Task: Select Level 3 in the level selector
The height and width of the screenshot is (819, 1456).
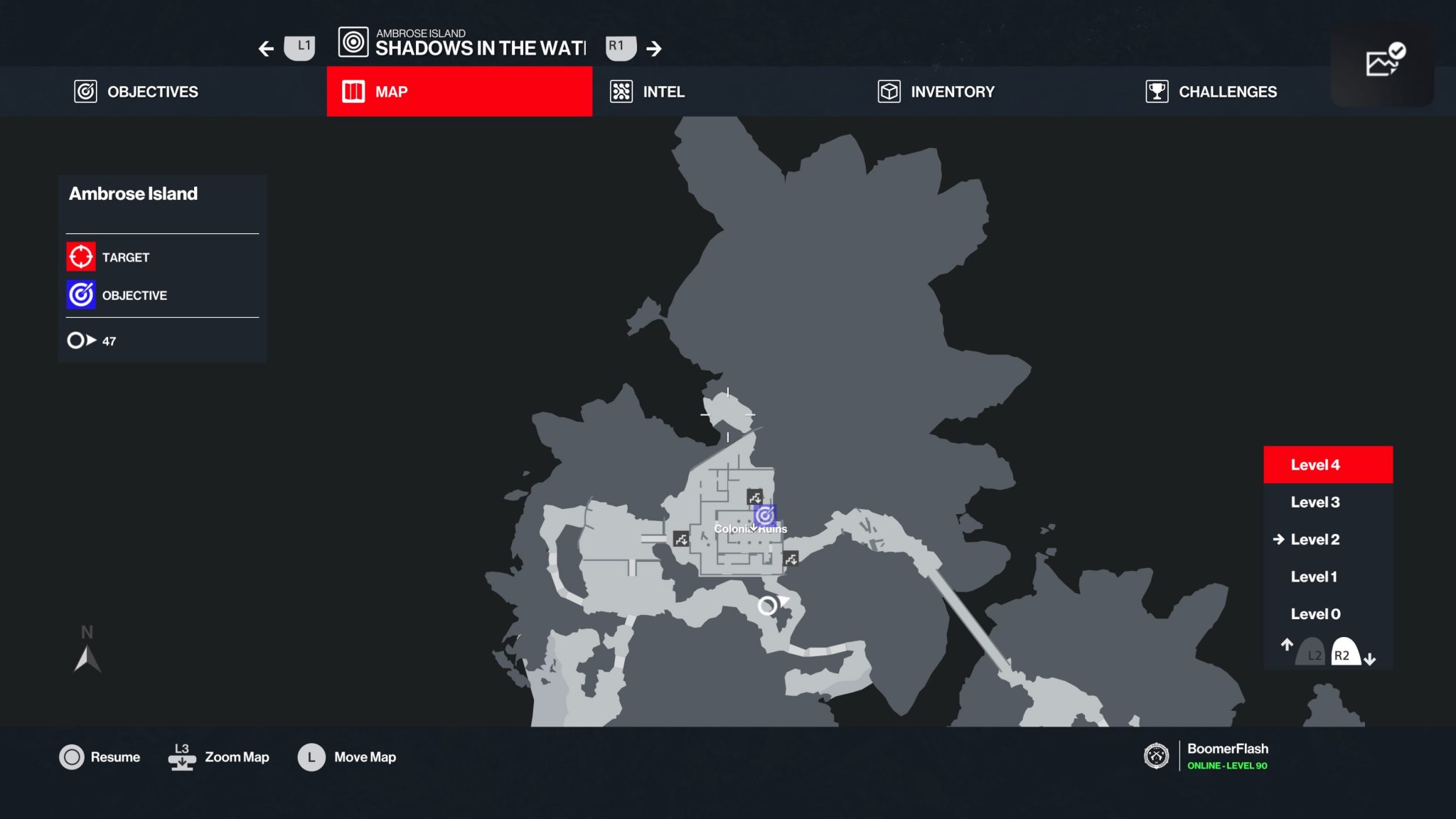Action: pyautogui.click(x=1314, y=502)
